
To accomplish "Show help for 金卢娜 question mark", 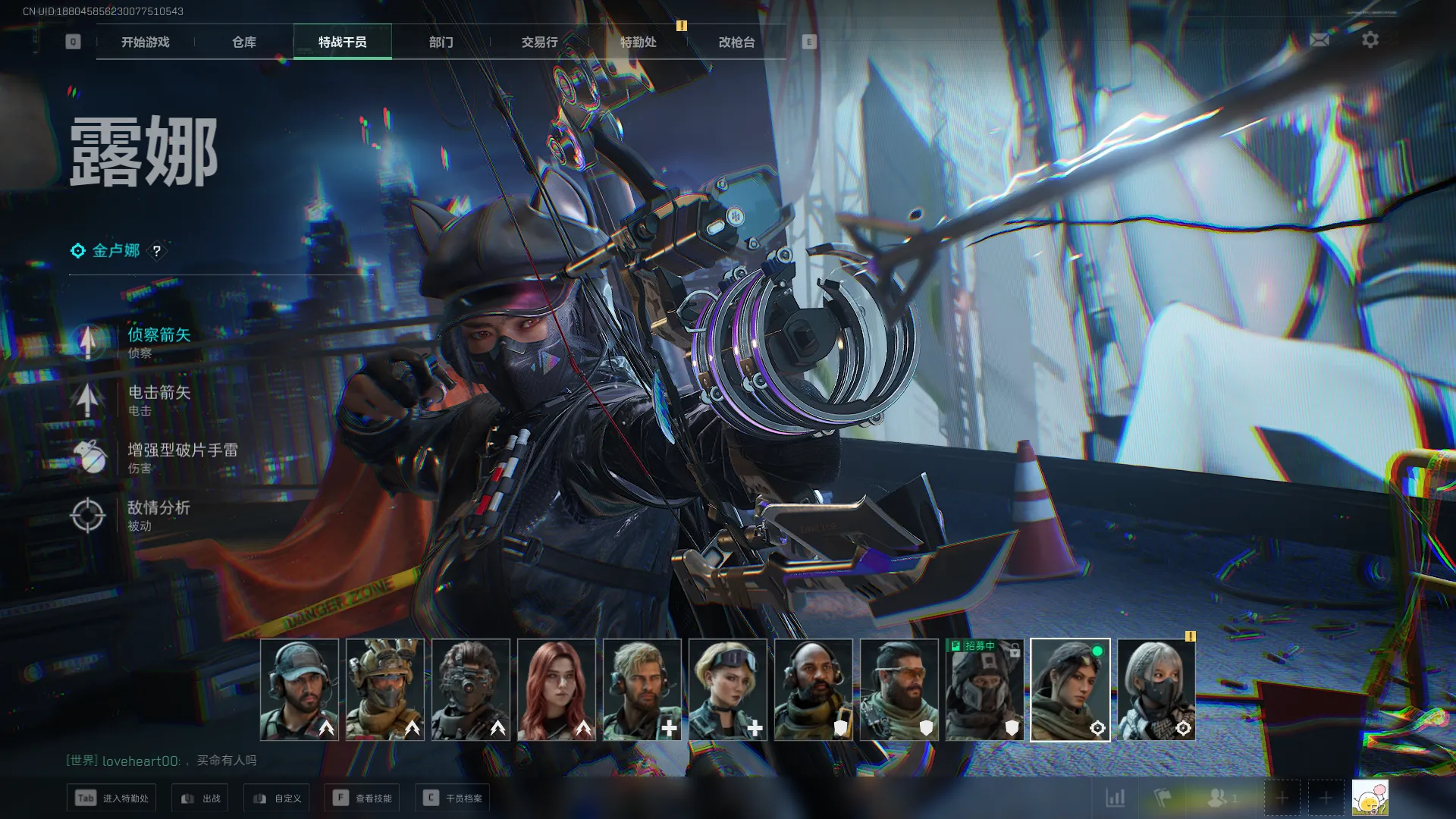I will [157, 251].
